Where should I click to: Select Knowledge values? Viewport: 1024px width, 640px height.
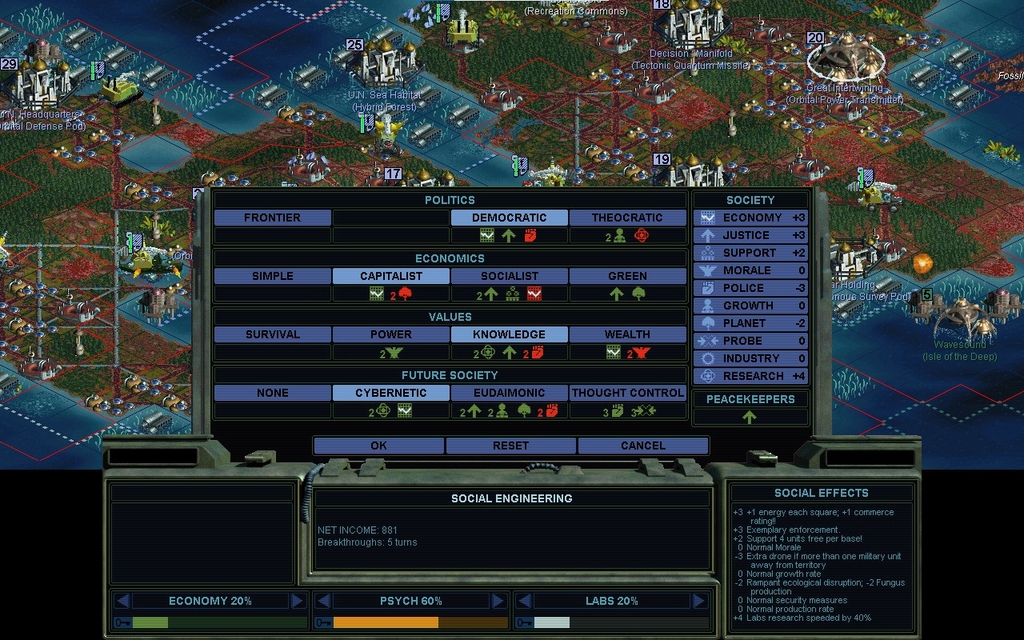coord(509,334)
